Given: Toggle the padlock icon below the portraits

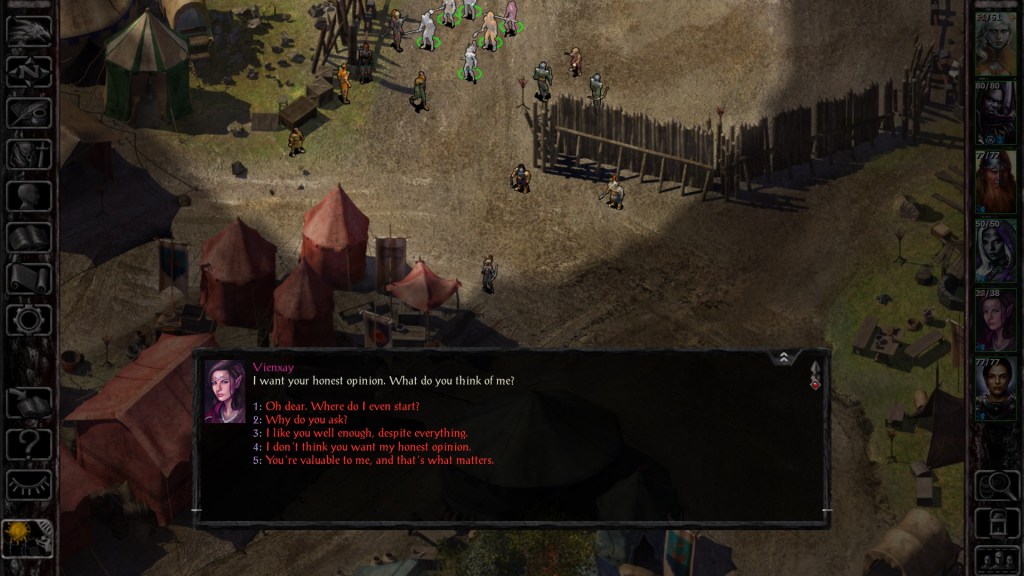Looking at the screenshot, I should pyautogui.click(x=996, y=522).
